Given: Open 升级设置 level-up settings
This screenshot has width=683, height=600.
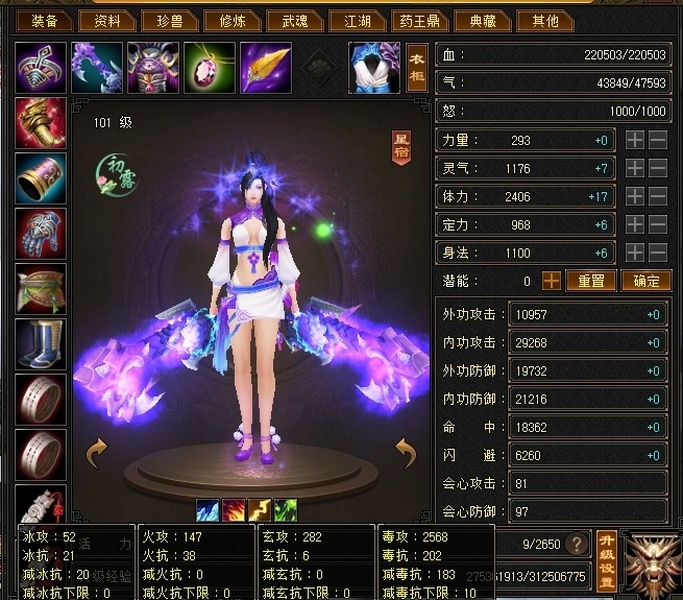Looking at the screenshot, I should tap(605, 561).
